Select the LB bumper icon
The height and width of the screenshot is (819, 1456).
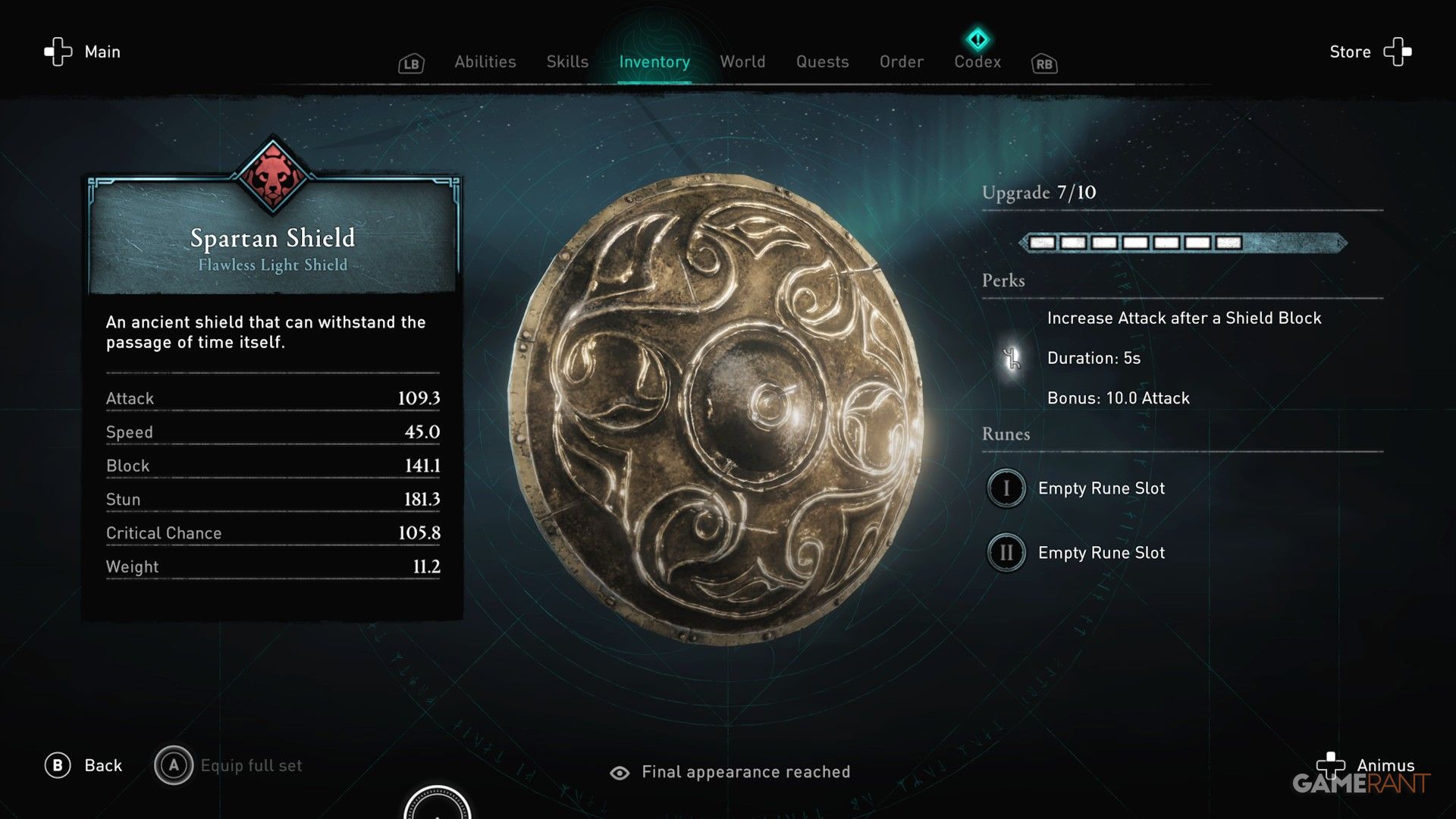point(410,64)
